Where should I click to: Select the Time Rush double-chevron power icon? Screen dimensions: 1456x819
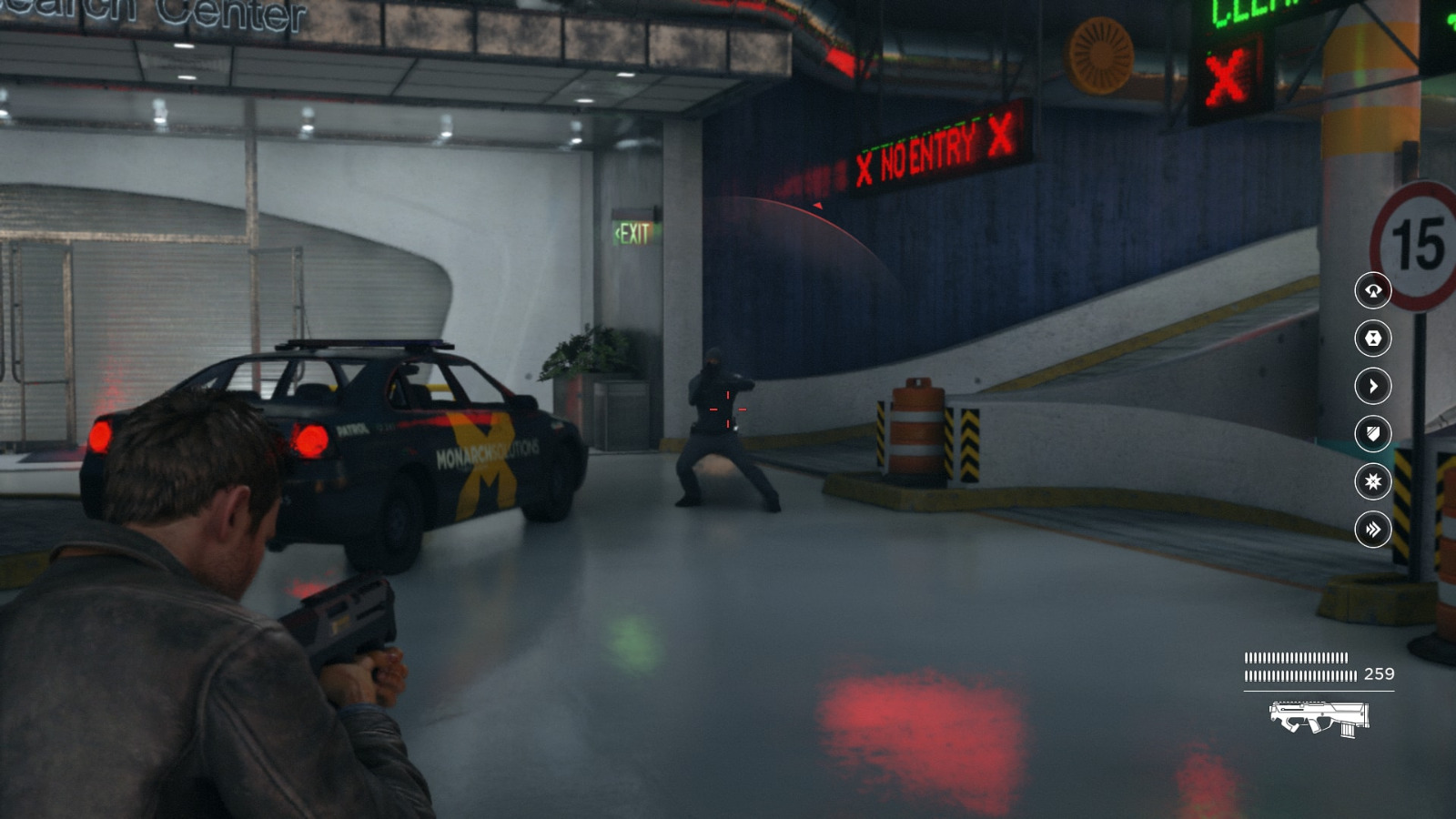point(1374,528)
